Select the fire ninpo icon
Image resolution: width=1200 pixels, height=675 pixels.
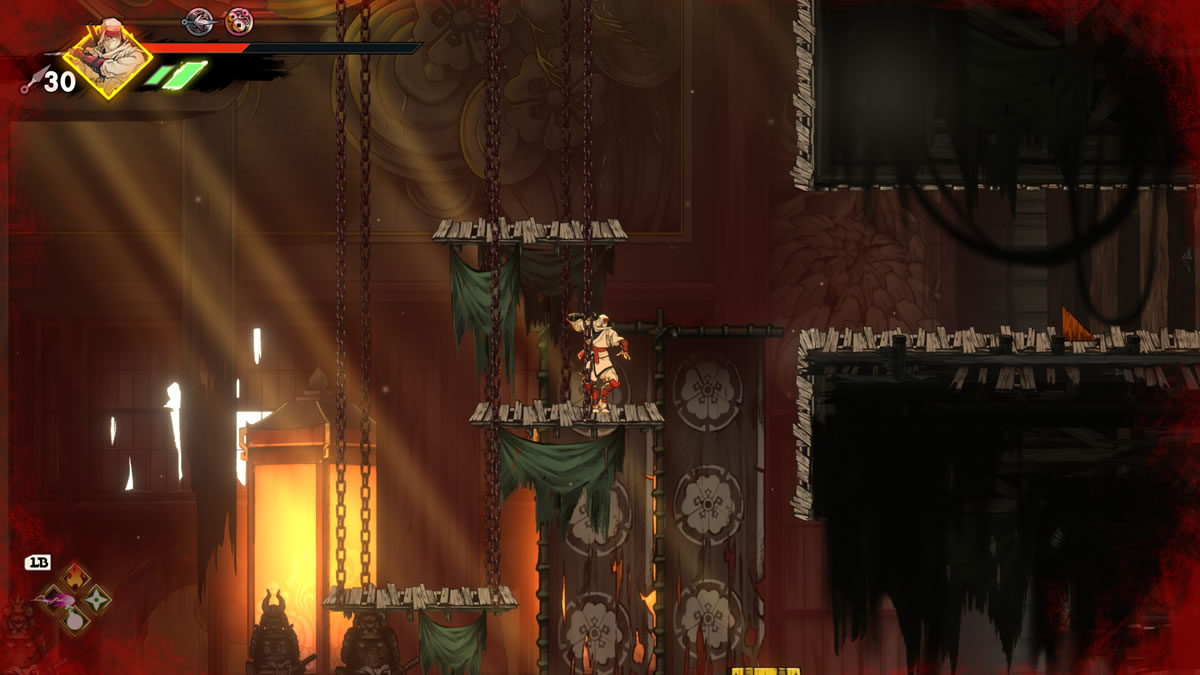[x=75, y=577]
